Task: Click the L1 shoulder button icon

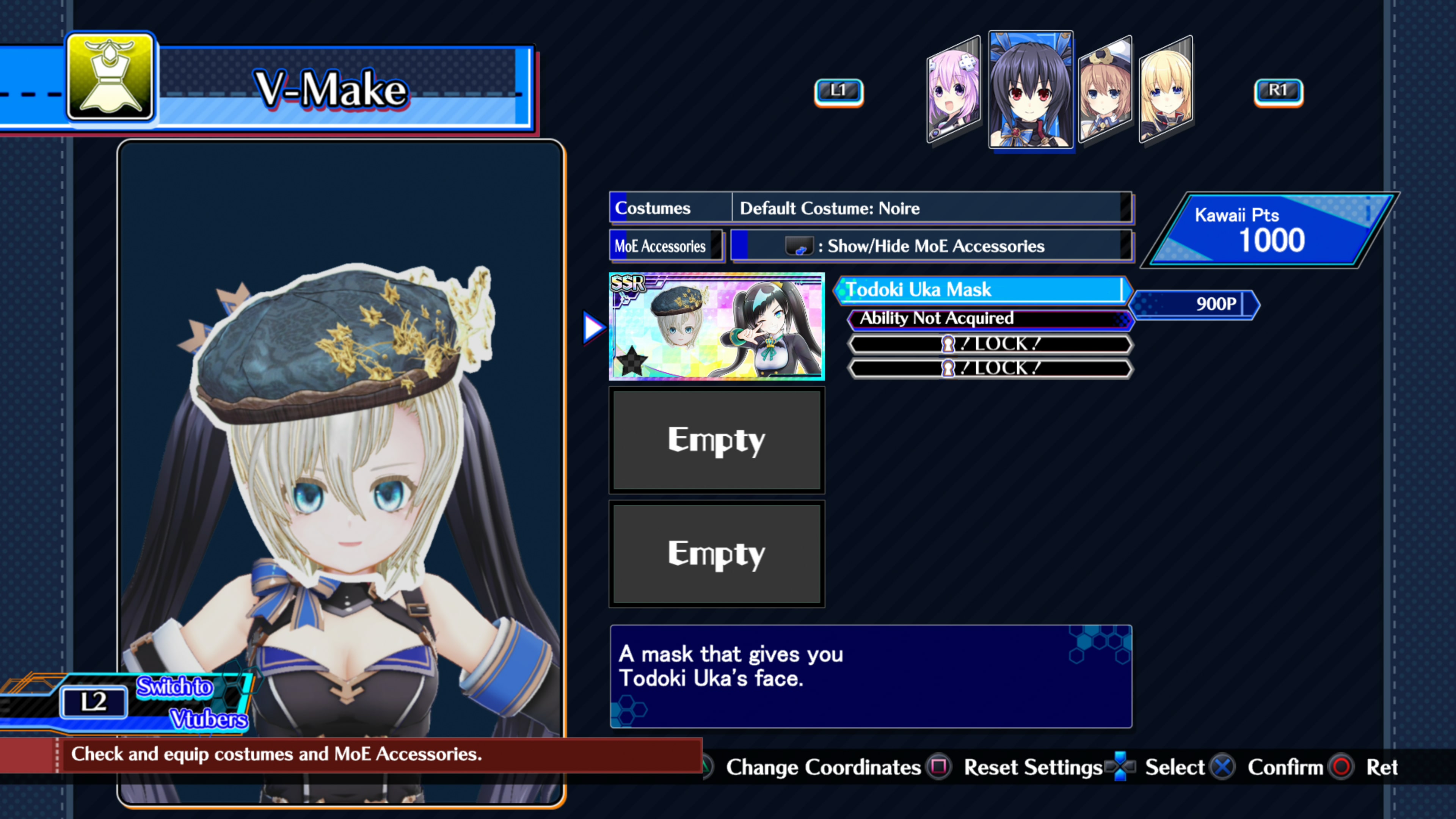Action: click(x=839, y=91)
